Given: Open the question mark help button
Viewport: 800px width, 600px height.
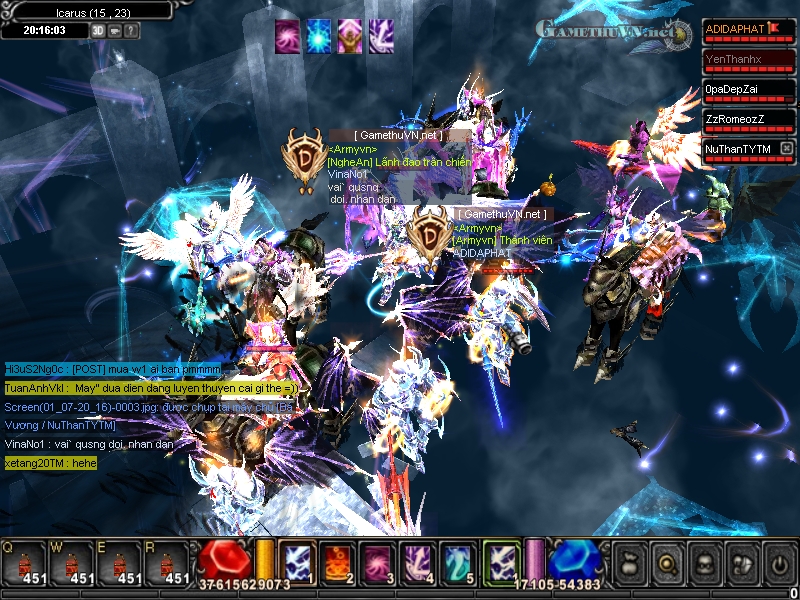Looking at the screenshot, I should 132,31.
